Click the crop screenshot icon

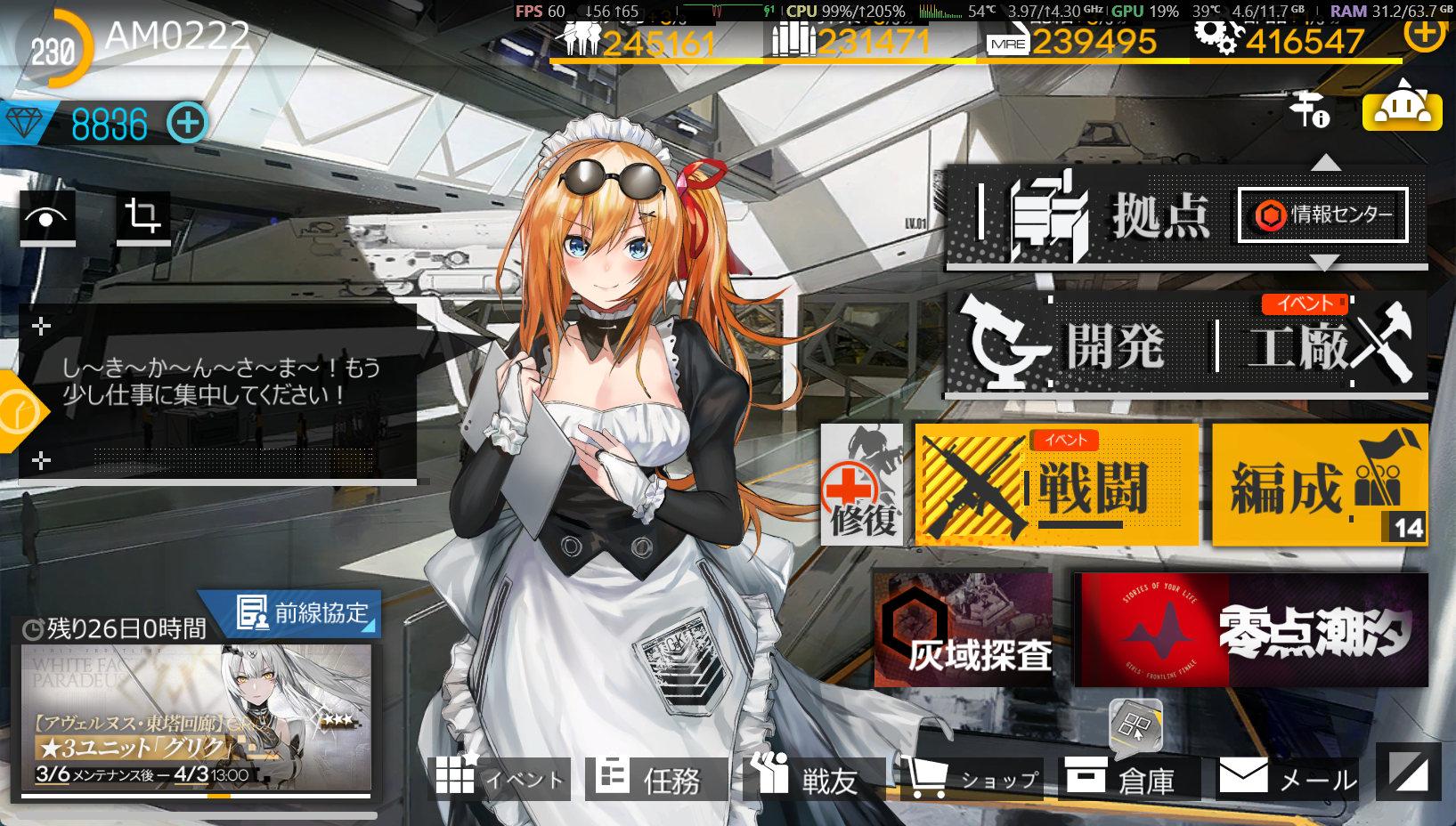pos(143,217)
